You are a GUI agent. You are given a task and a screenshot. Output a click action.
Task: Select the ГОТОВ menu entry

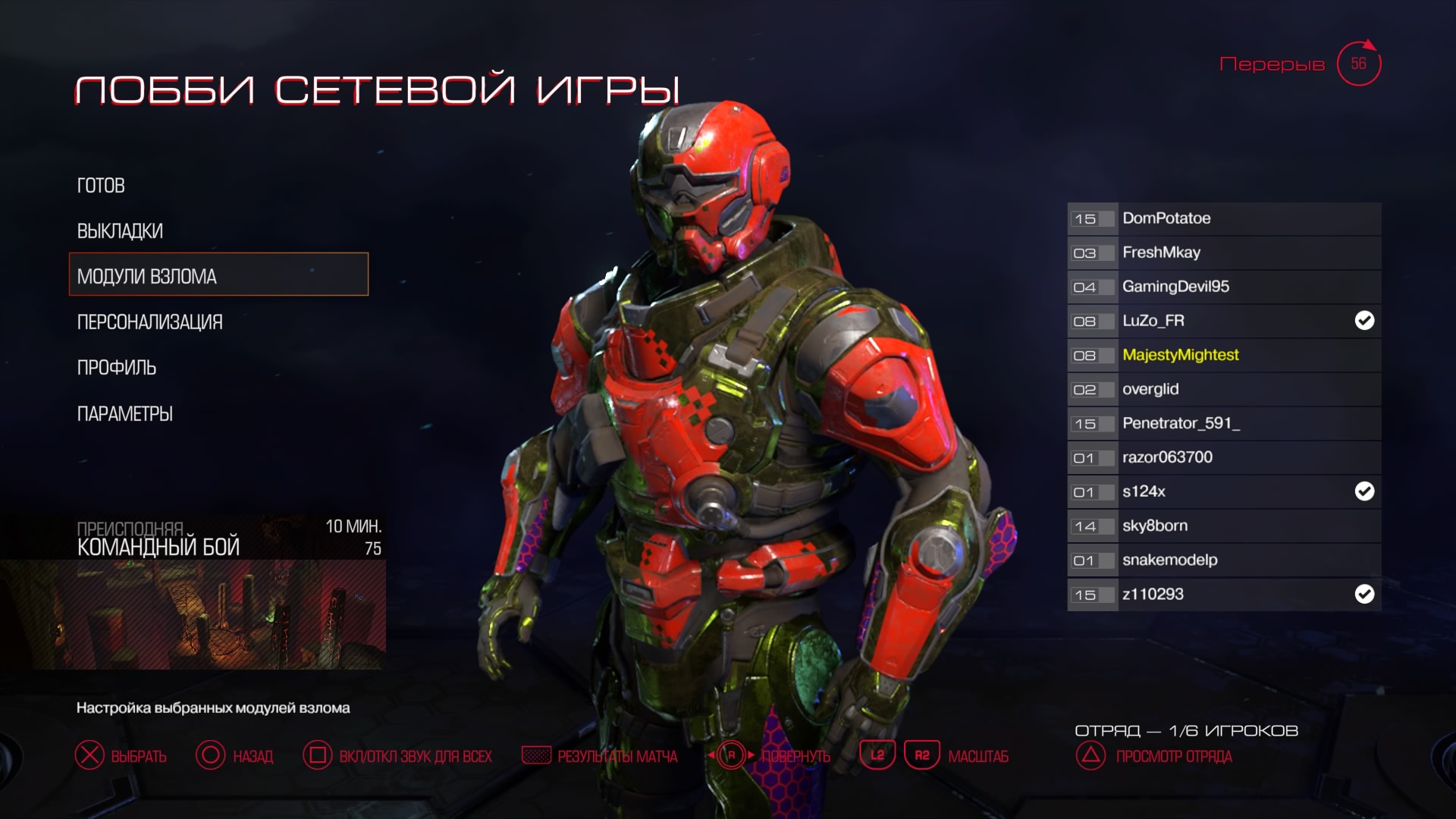(101, 186)
